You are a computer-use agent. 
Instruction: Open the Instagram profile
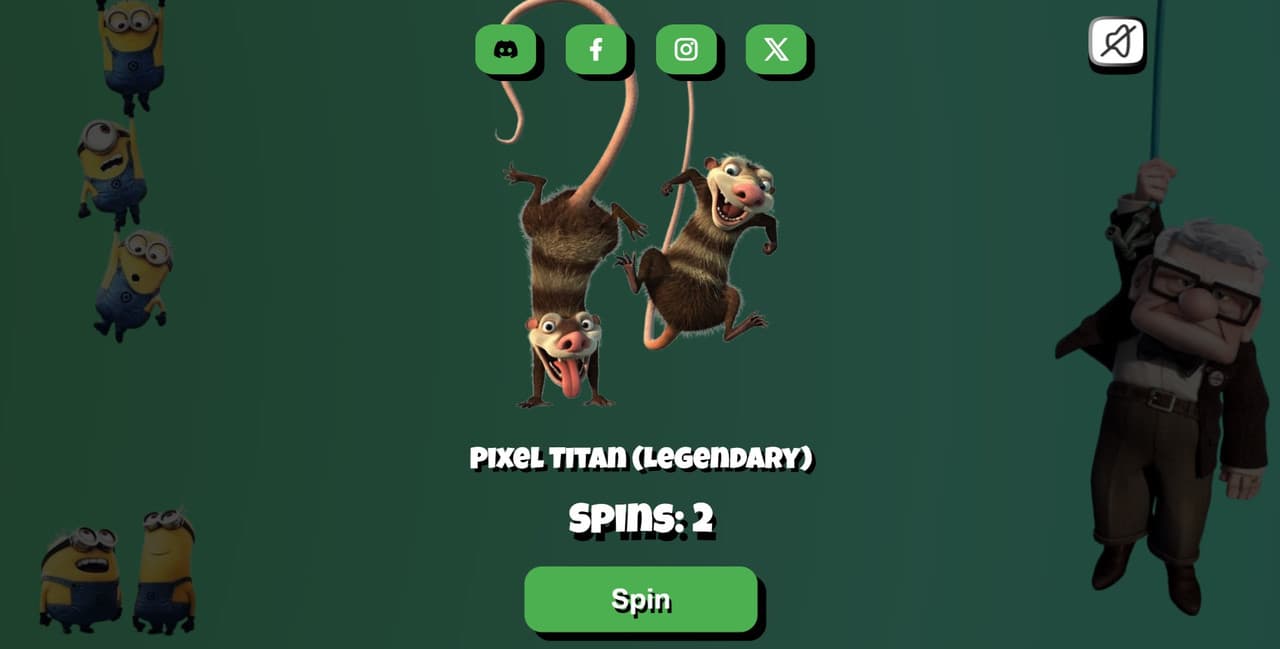click(686, 49)
